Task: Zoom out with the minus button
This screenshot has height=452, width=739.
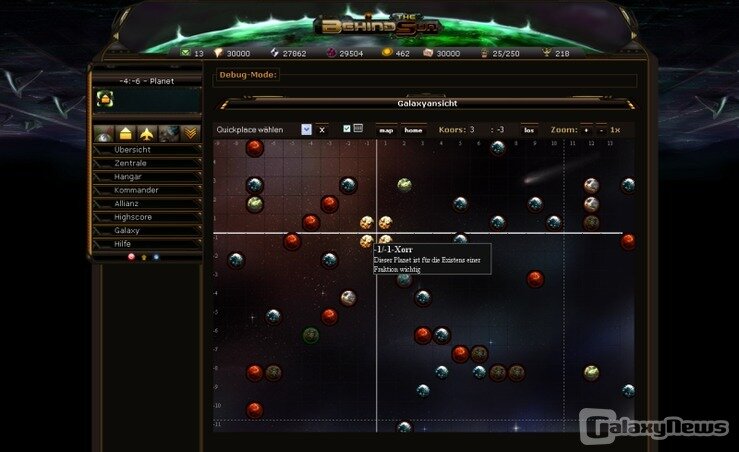Action: click(x=600, y=130)
